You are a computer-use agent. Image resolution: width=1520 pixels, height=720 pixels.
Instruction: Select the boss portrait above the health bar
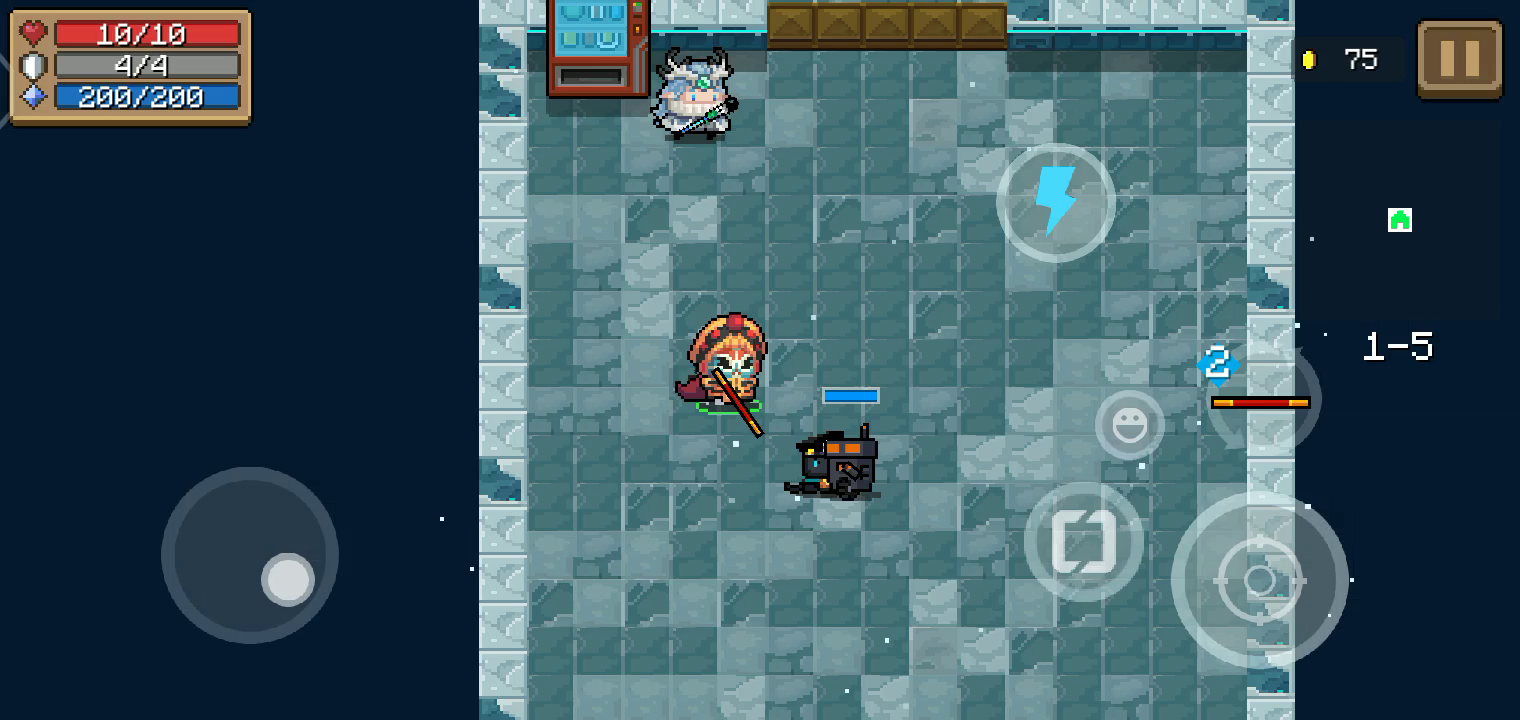coord(1216,366)
